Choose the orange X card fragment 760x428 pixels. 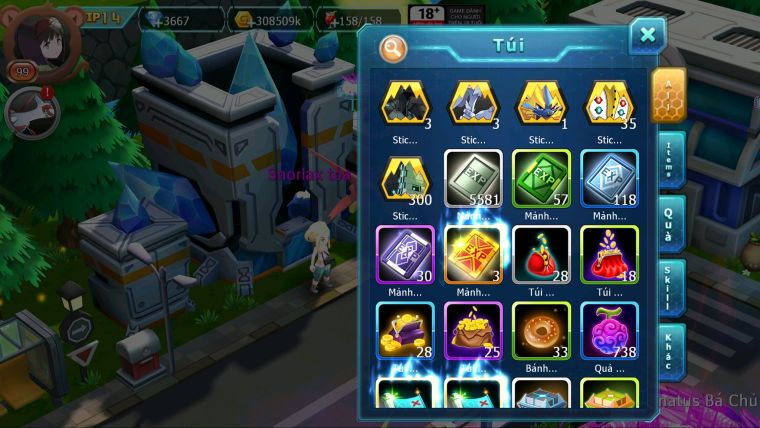tap(473, 254)
